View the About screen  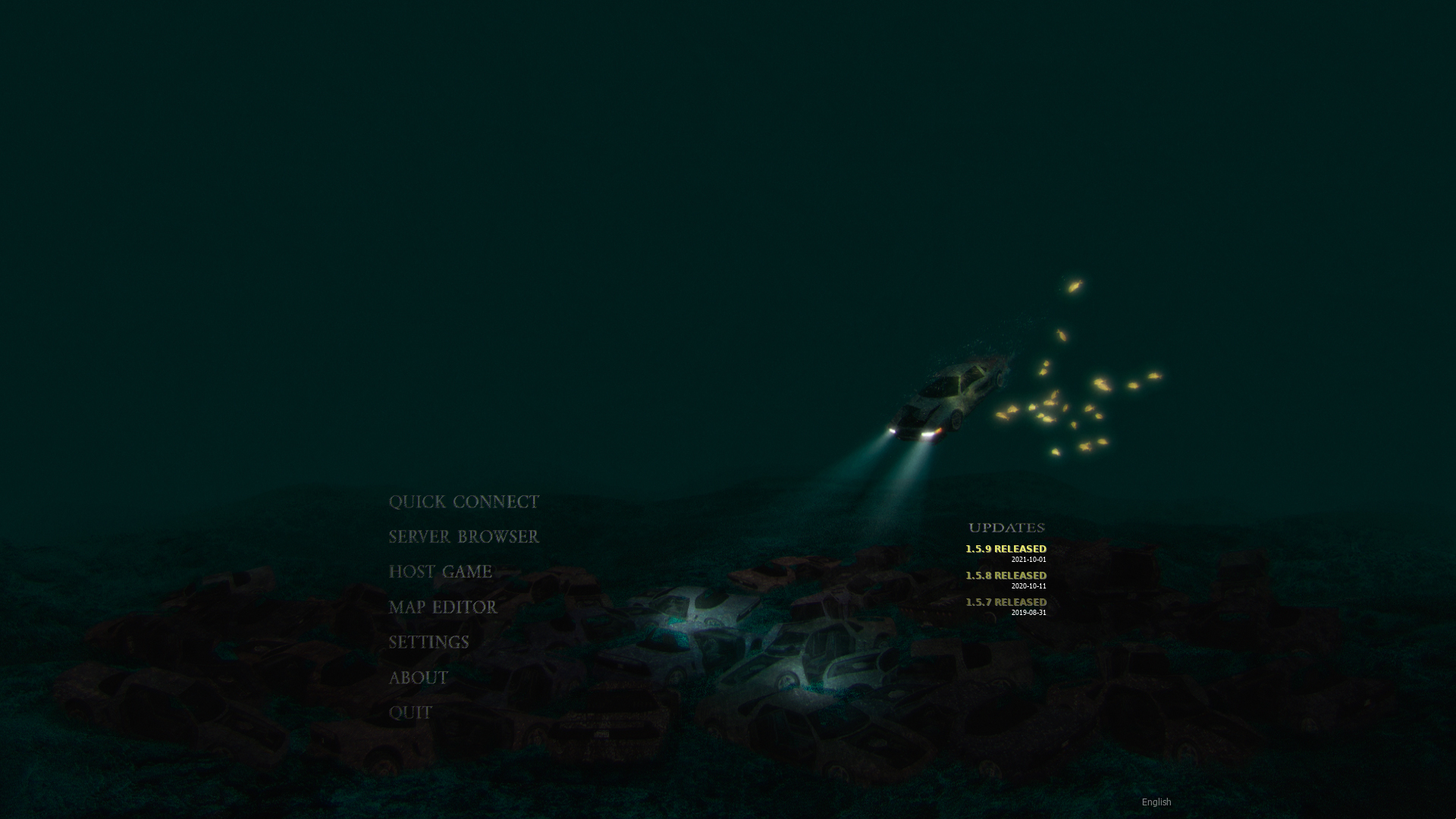tap(418, 677)
